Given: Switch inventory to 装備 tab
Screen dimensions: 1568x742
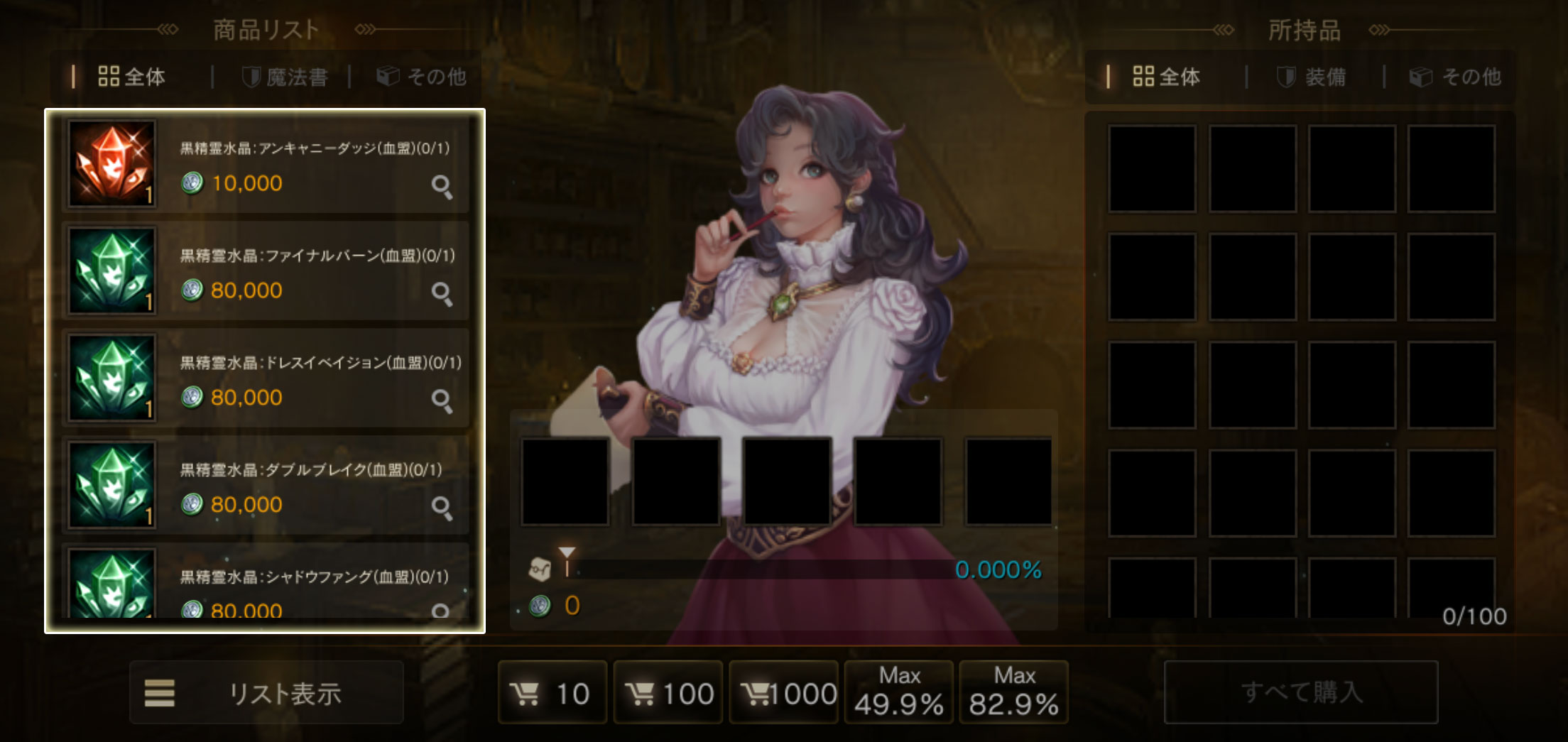Looking at the screenshot, I should pos(1312,77).
